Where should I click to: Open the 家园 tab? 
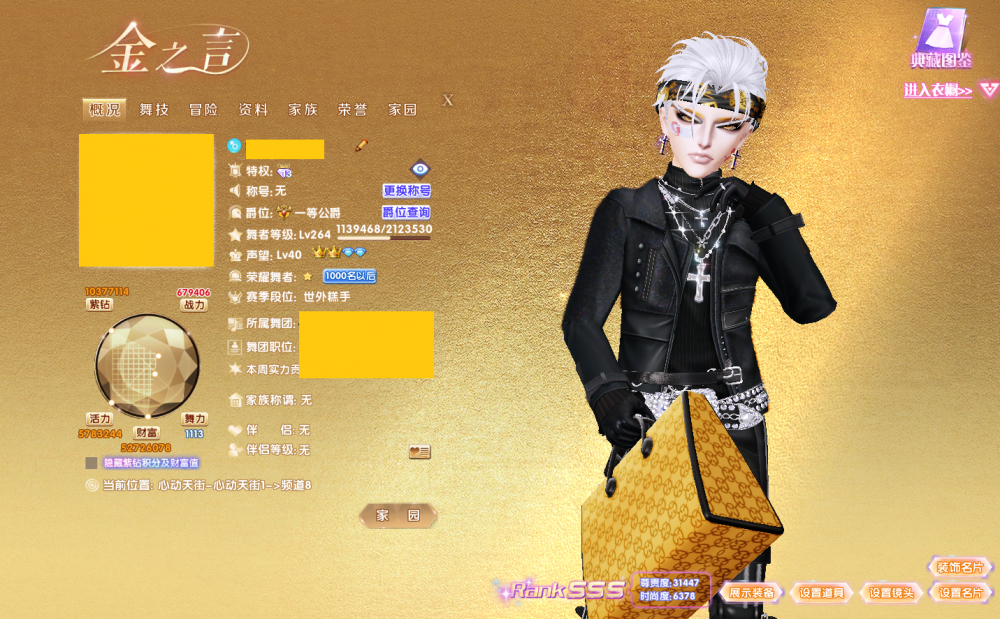[x=402, y=110]
